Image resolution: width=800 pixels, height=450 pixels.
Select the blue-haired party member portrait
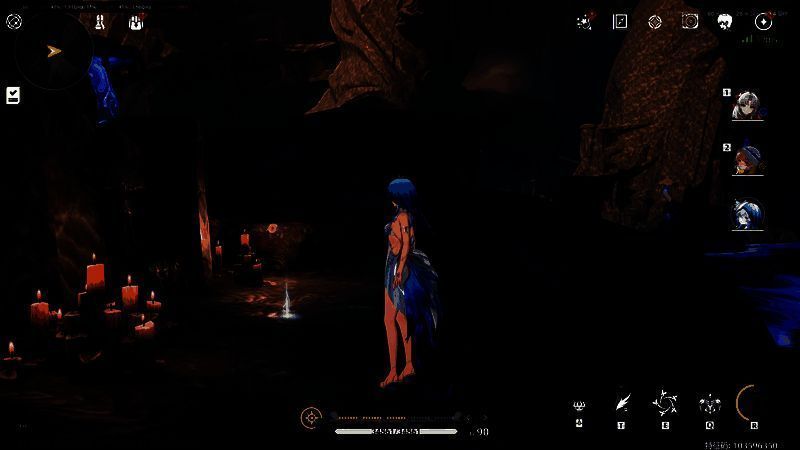tap(746, 215)
